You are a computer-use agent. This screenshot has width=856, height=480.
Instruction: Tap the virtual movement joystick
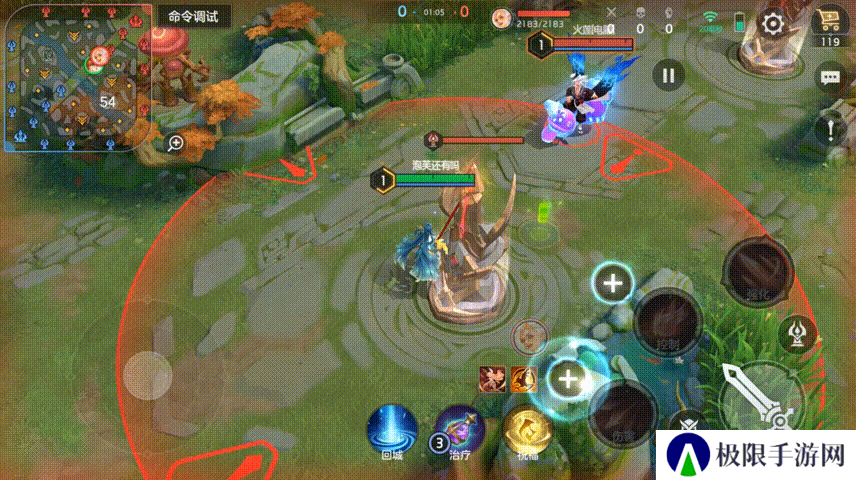(x=148, y=375)
